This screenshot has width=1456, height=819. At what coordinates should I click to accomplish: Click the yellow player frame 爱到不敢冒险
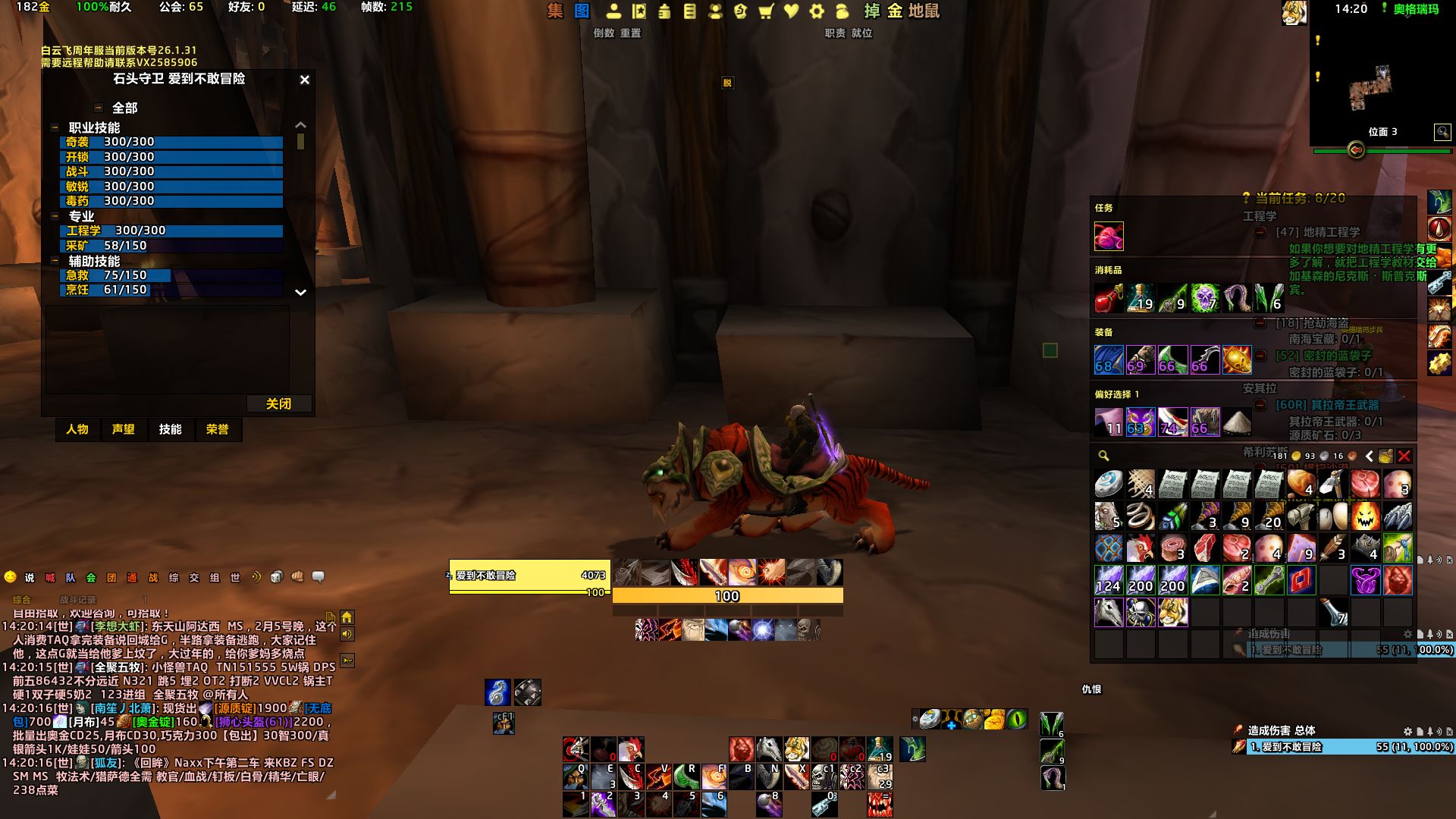click(x=529, y=576)
